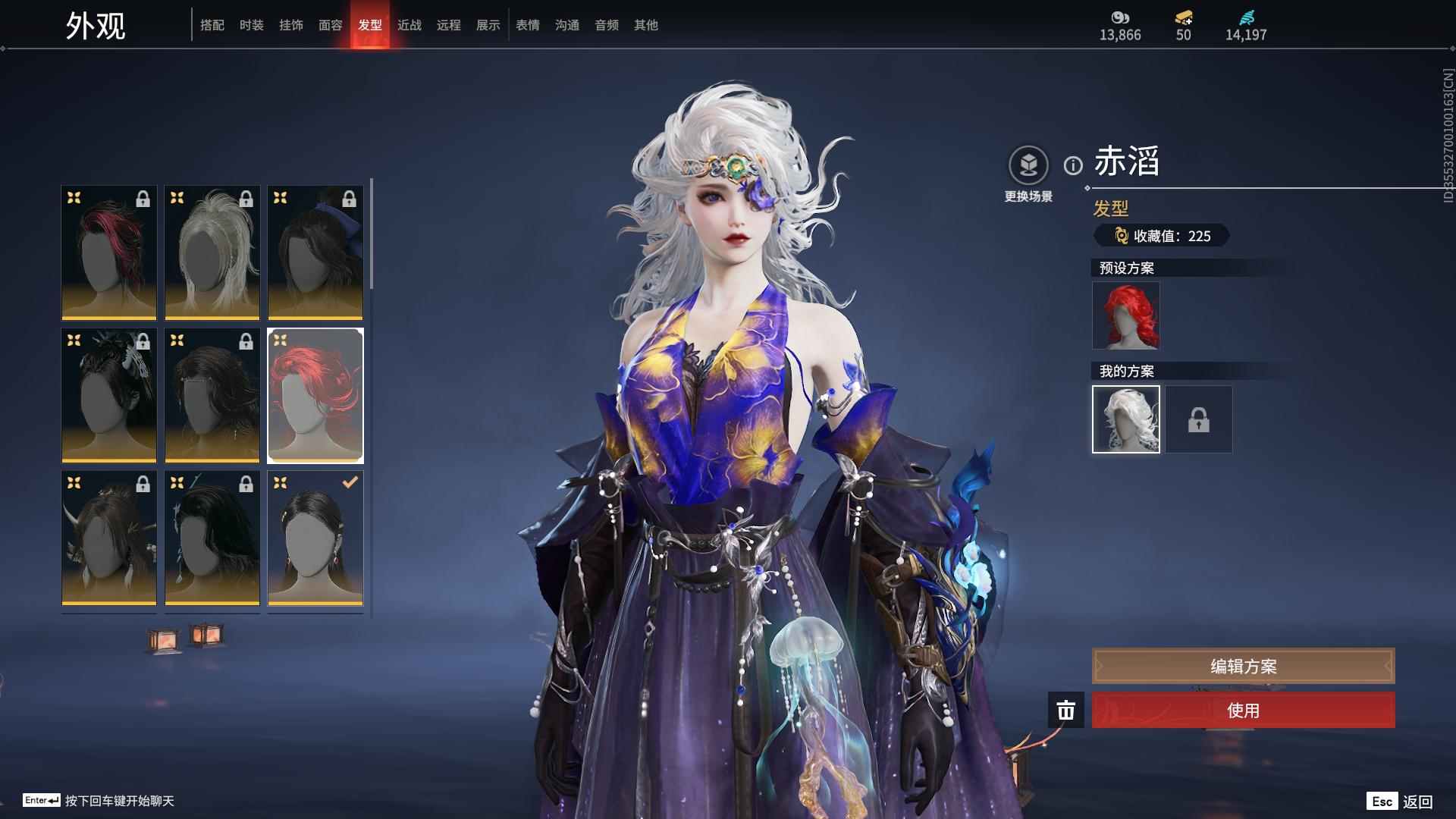Go to the 面容 face tab
Viewport: 1456px width, 819px height.
click(x=331, y=25)
